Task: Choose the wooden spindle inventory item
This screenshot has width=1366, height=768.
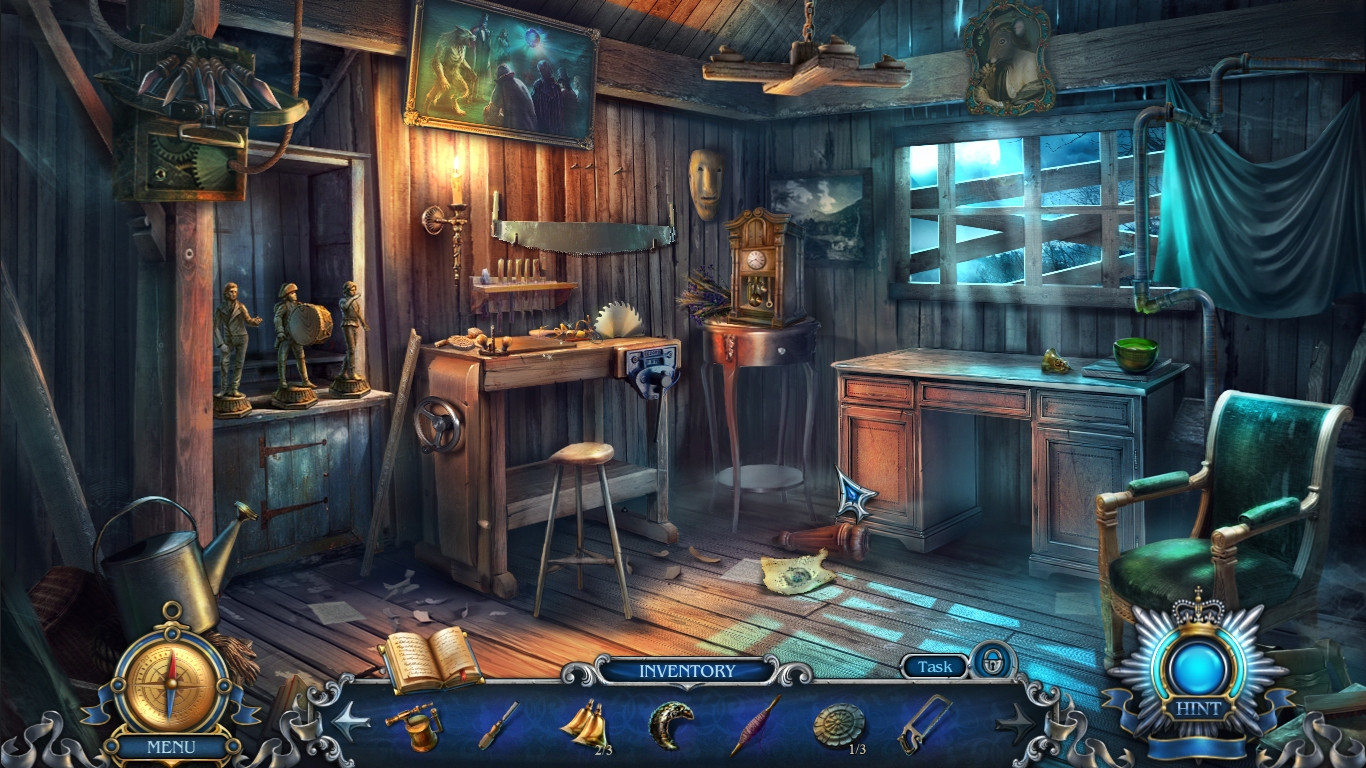Action: pos(756,725)
